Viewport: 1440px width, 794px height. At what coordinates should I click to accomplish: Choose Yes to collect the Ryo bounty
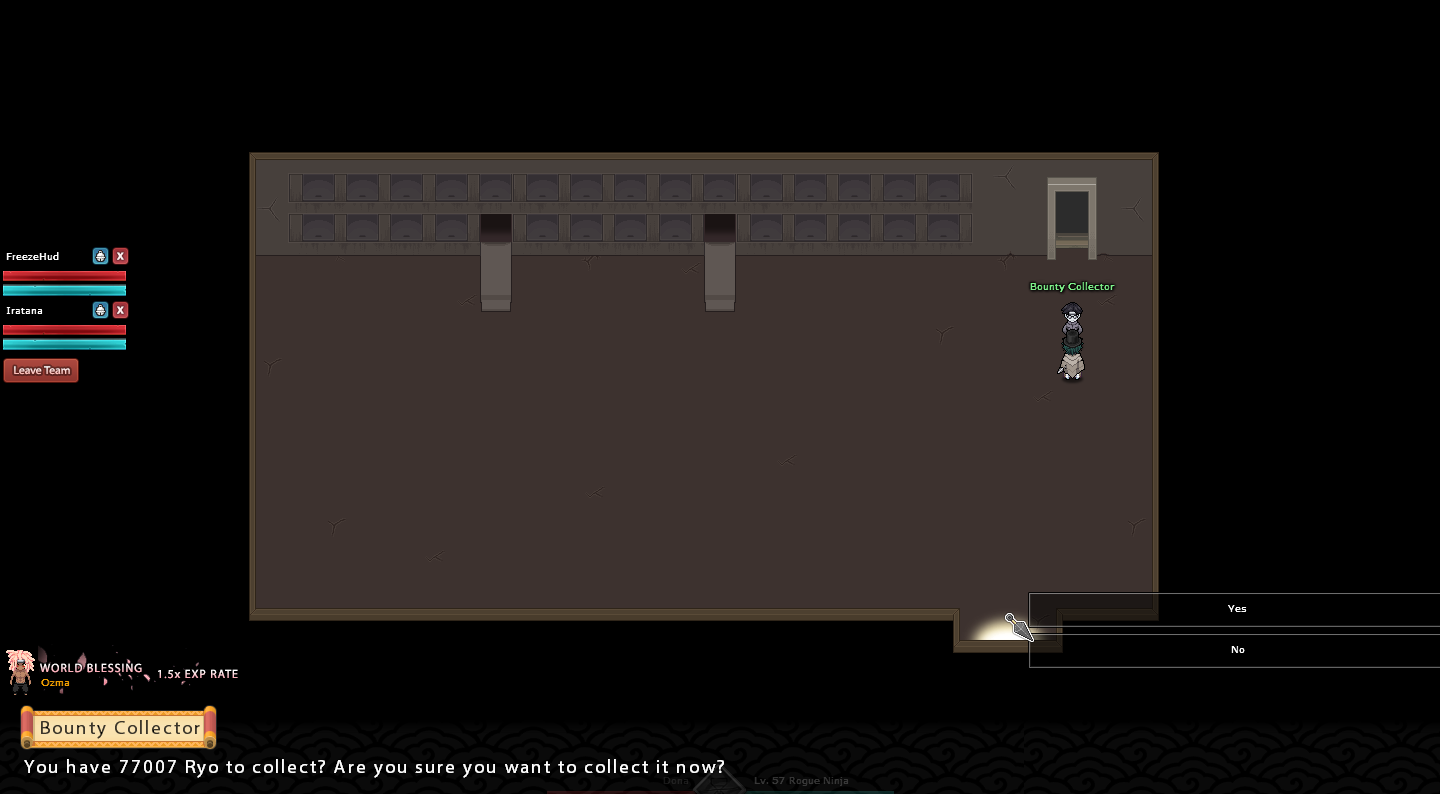pyautogui.click(x=1236, y=609)
